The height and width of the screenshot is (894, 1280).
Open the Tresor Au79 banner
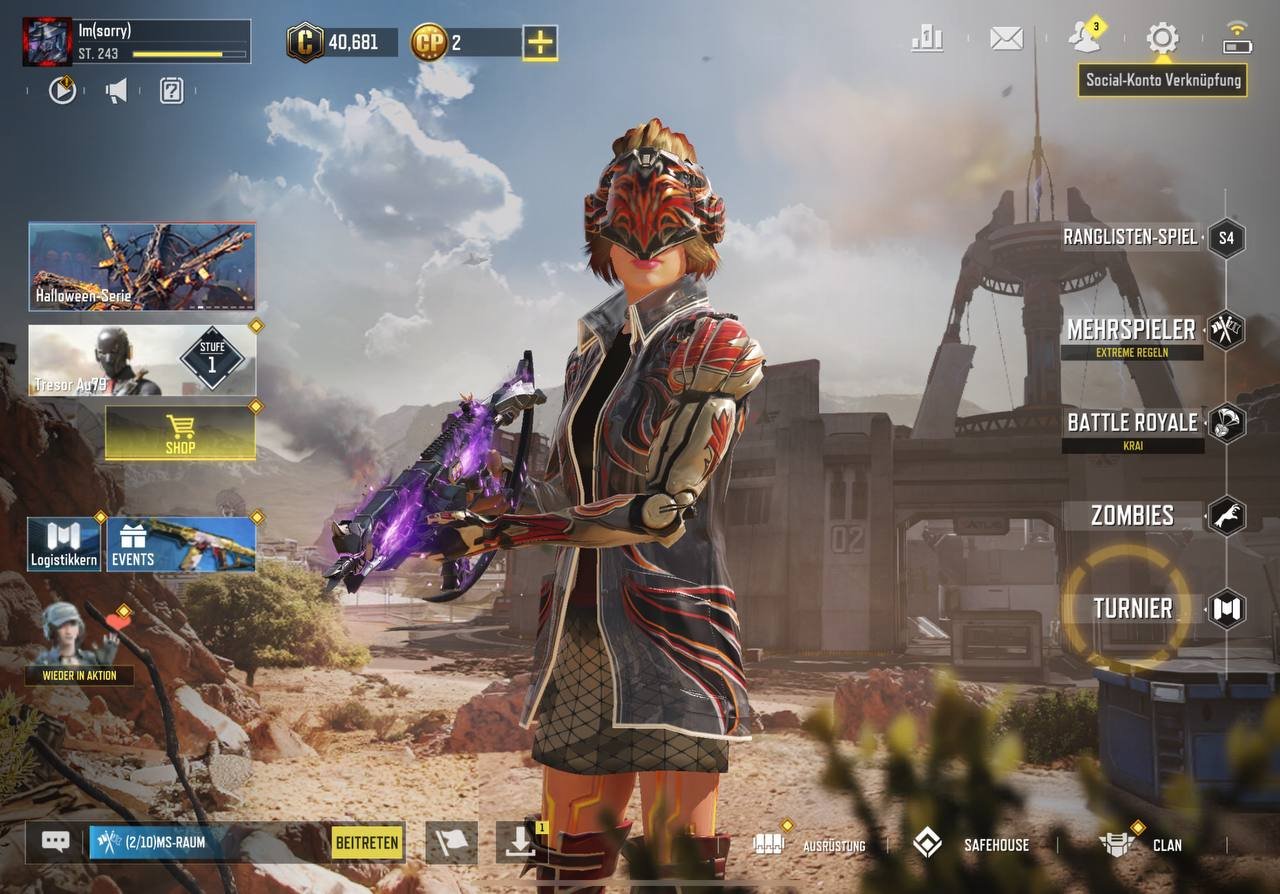click(141, 360)
